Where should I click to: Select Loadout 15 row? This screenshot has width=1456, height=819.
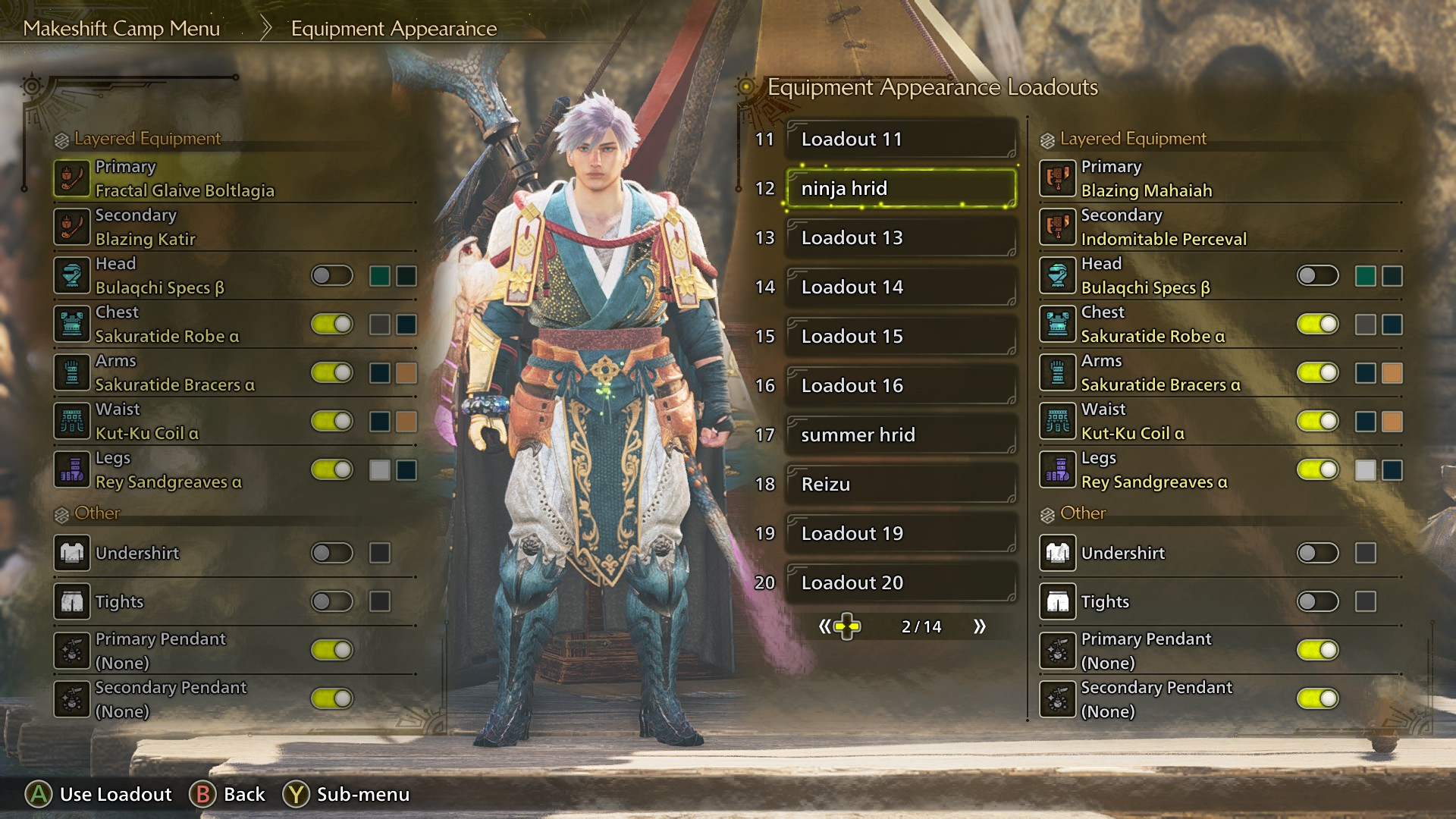click(x=901, y=336)
